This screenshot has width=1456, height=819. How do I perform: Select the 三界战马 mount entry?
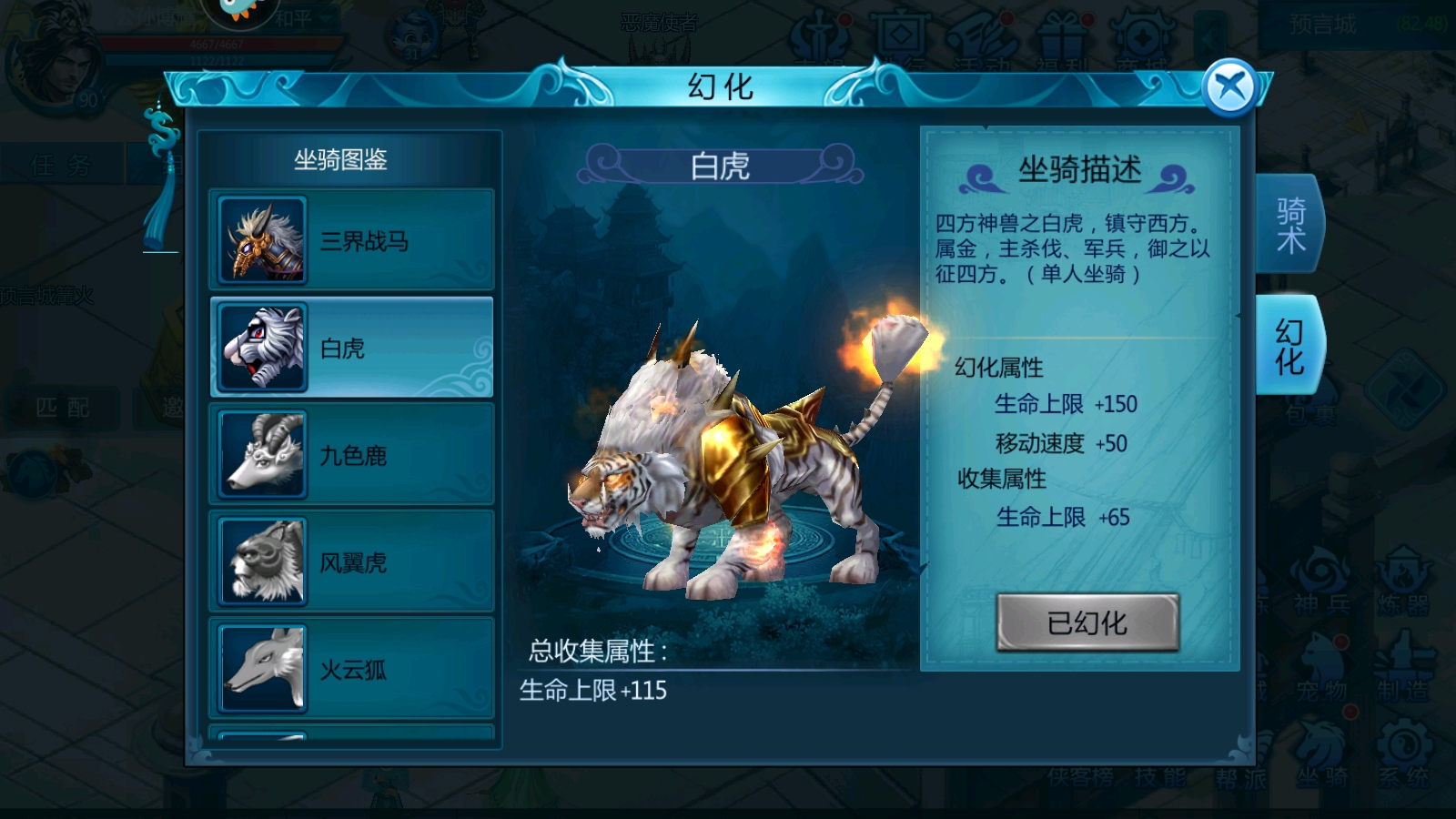(x=353, y=239)
